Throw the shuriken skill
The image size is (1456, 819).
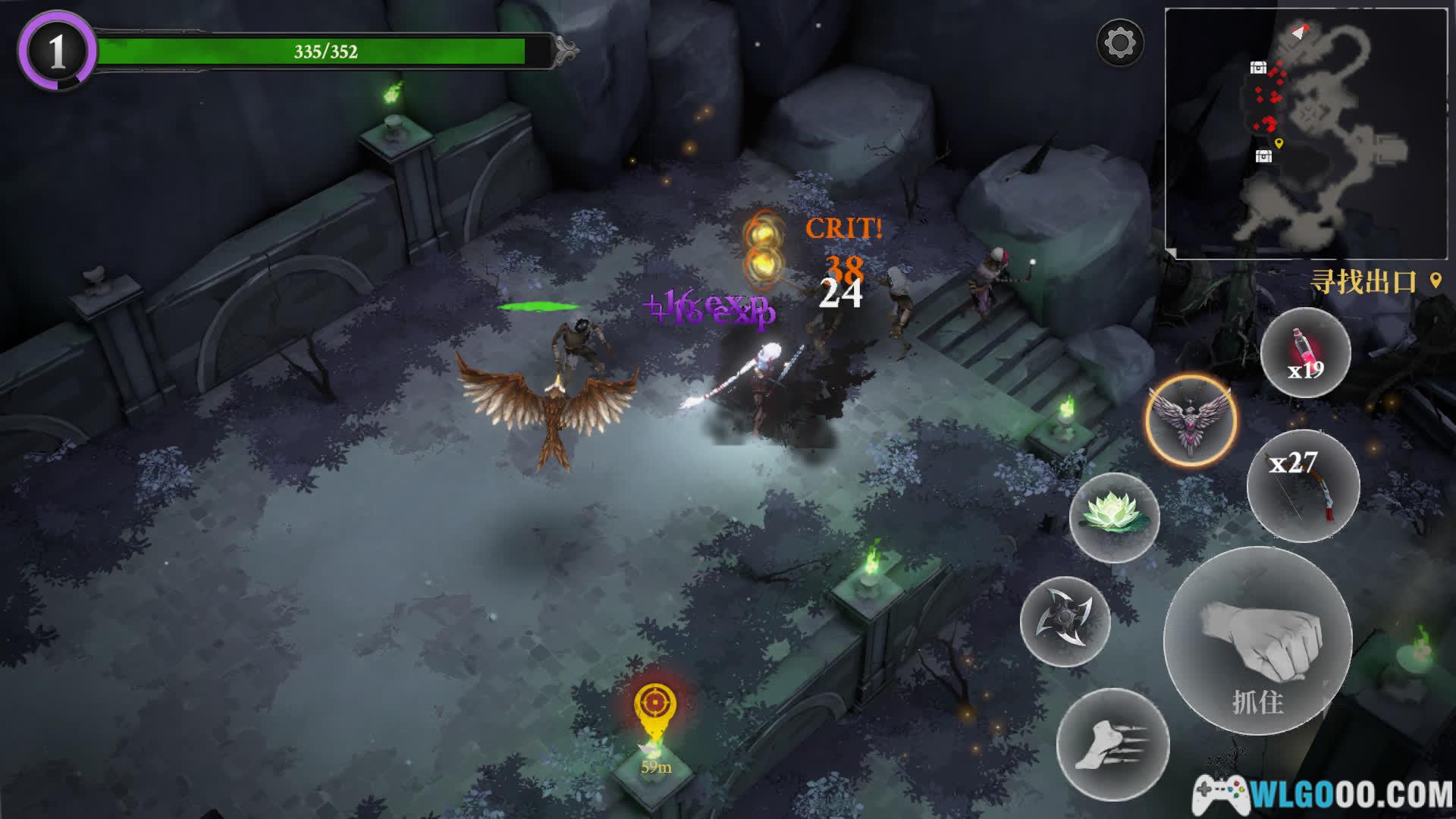(x=1065, y=622)
